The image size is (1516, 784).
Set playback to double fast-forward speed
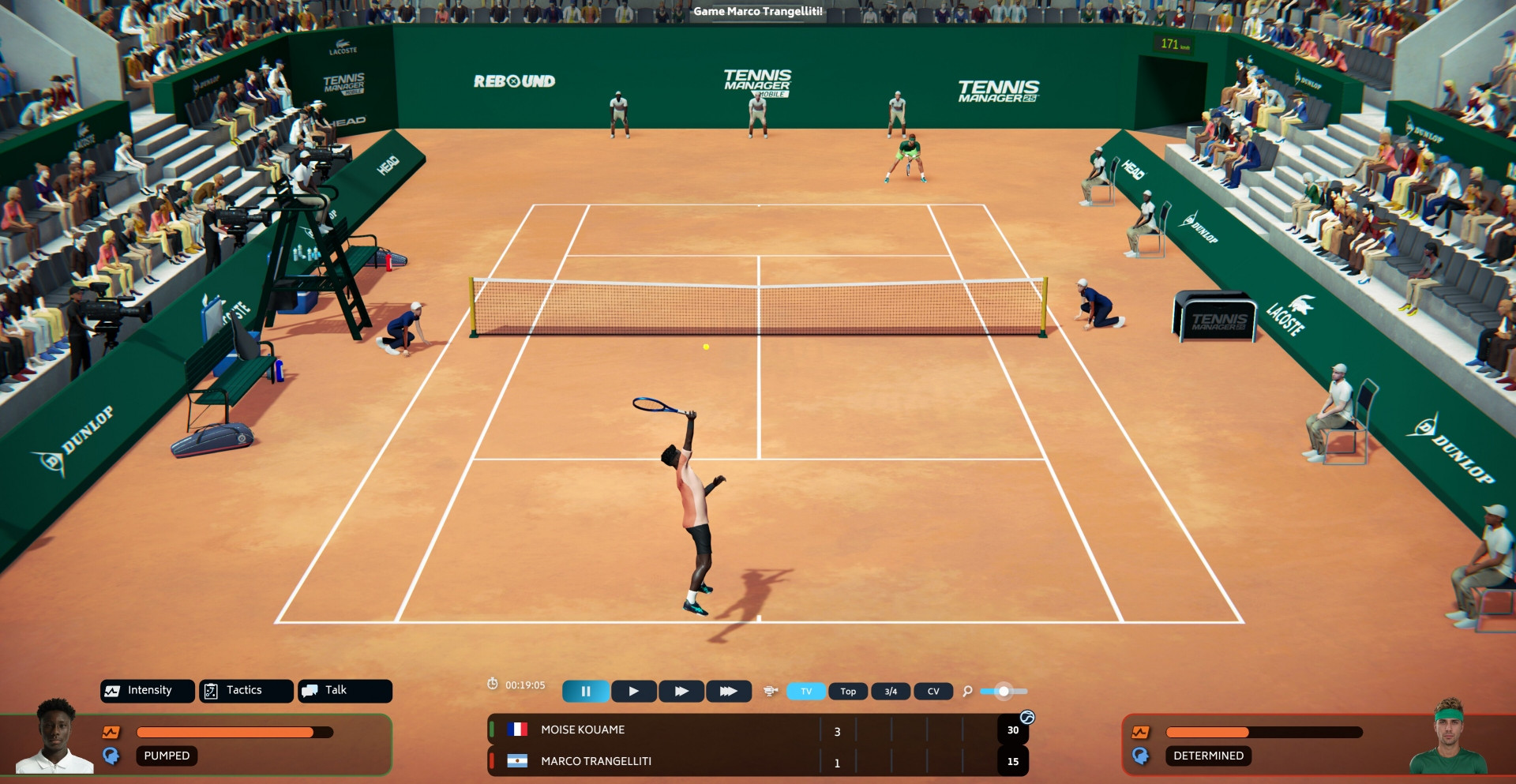pyautogui.click(x=681, y=692)
